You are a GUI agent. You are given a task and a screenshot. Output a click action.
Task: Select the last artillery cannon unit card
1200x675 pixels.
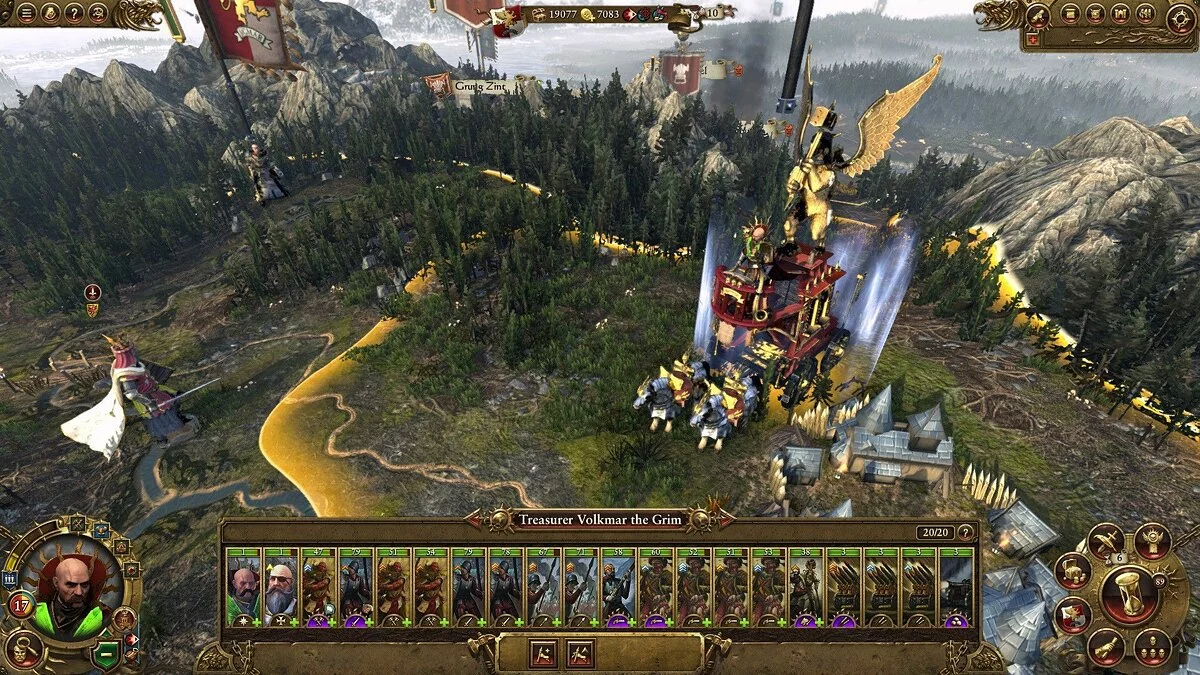[956, 587]
